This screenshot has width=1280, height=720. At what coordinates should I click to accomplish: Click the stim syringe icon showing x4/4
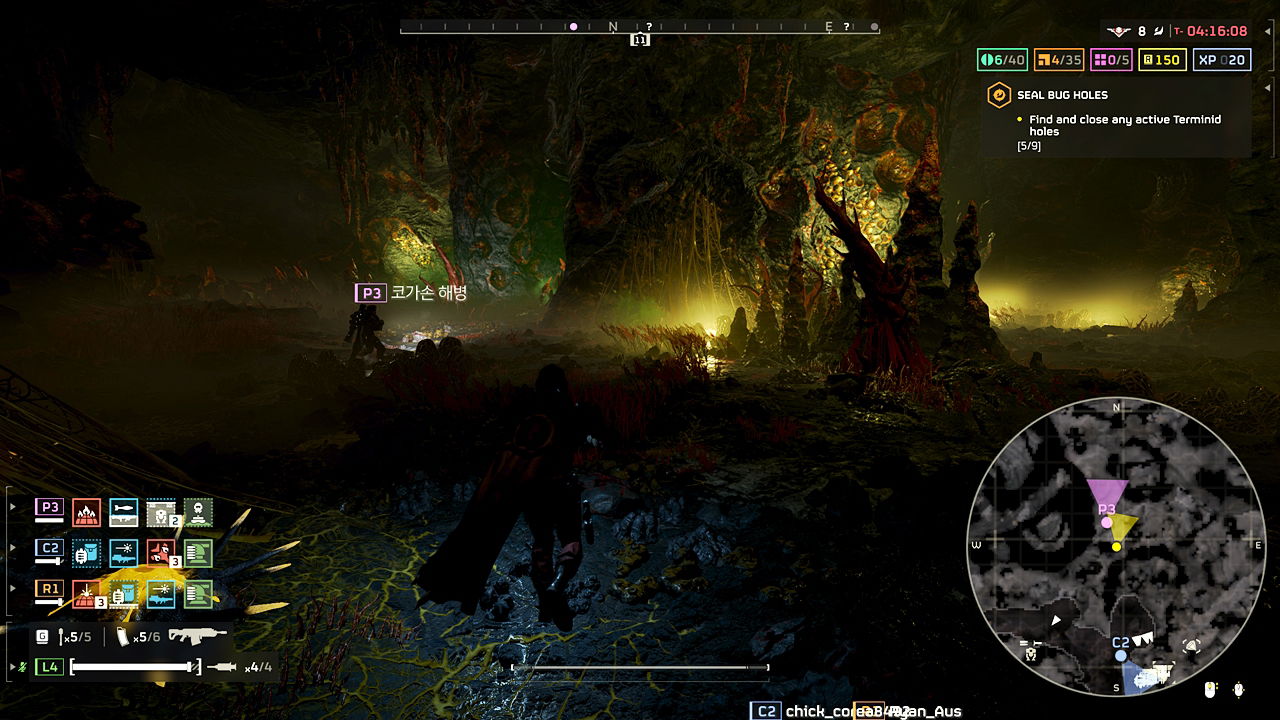coord(222,666)
